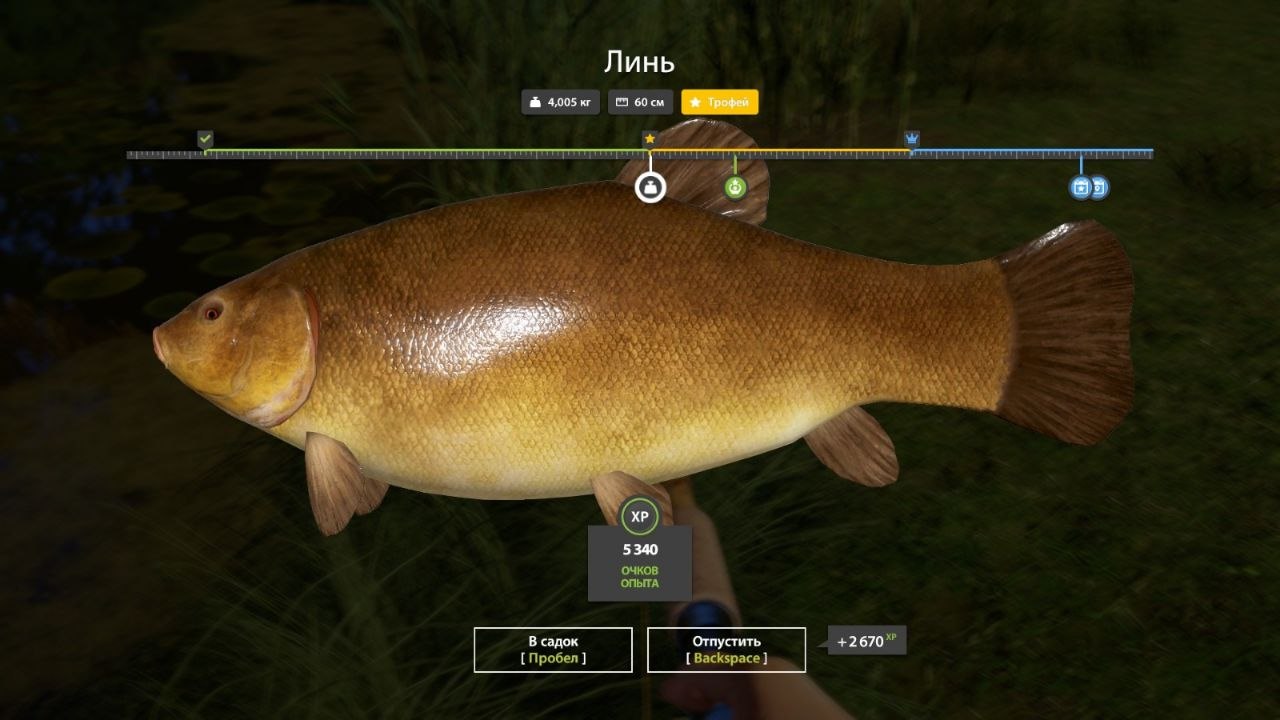Click the weight icon on the 4,005 кг badge

(536, 101)
